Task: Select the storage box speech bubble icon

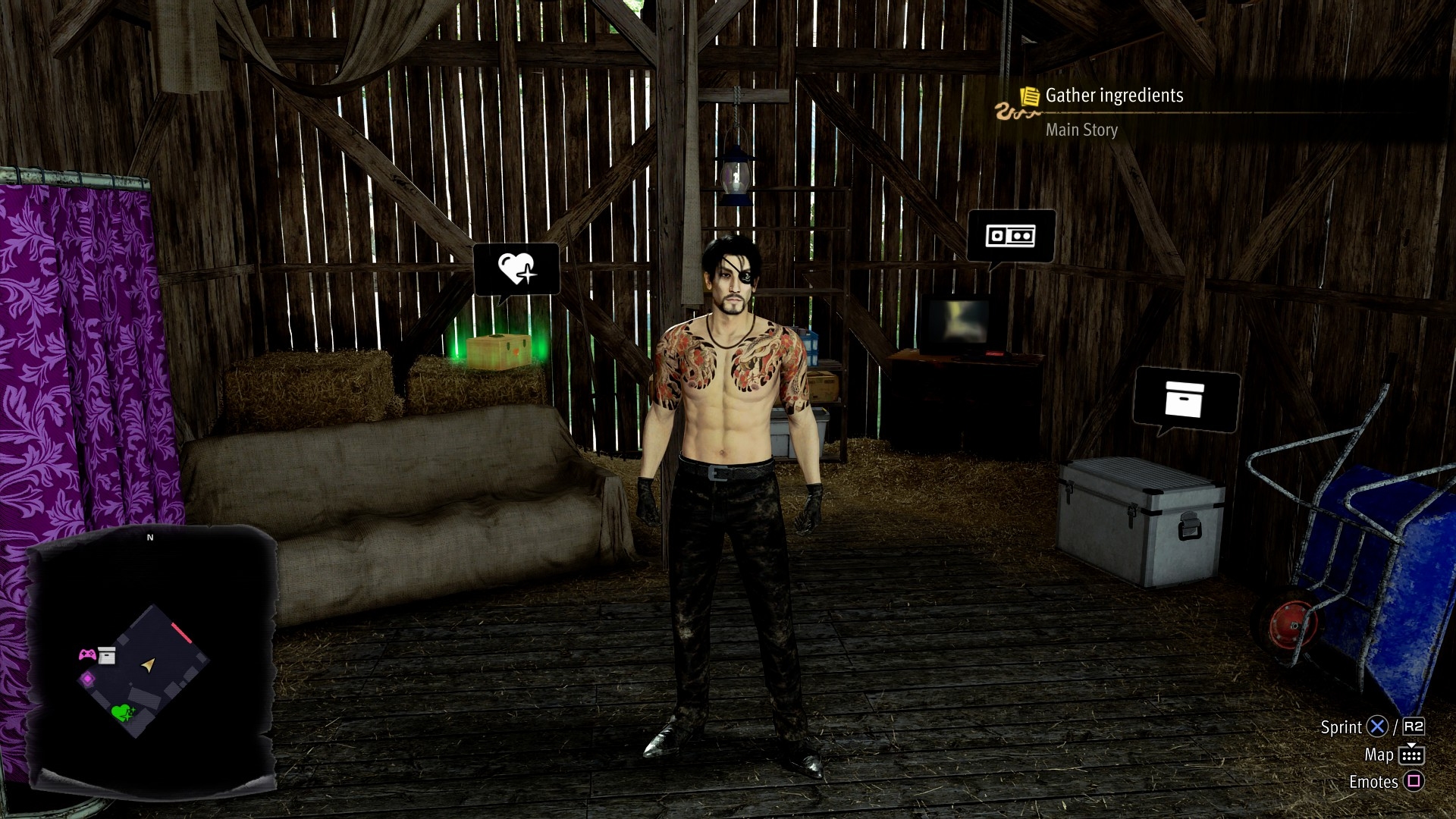Action: coord(1185,399)
